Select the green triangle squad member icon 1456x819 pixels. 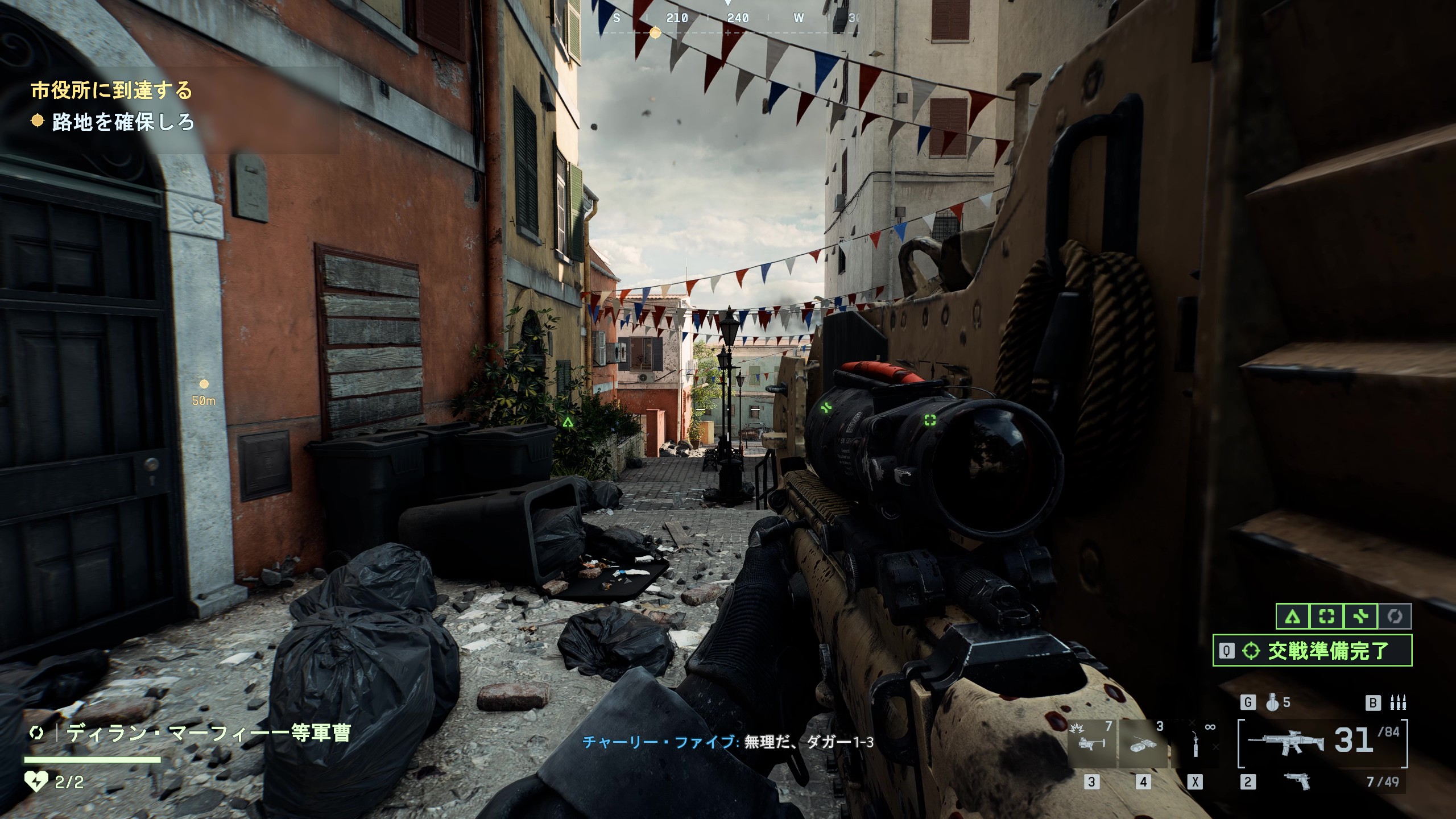point(1293,617)
